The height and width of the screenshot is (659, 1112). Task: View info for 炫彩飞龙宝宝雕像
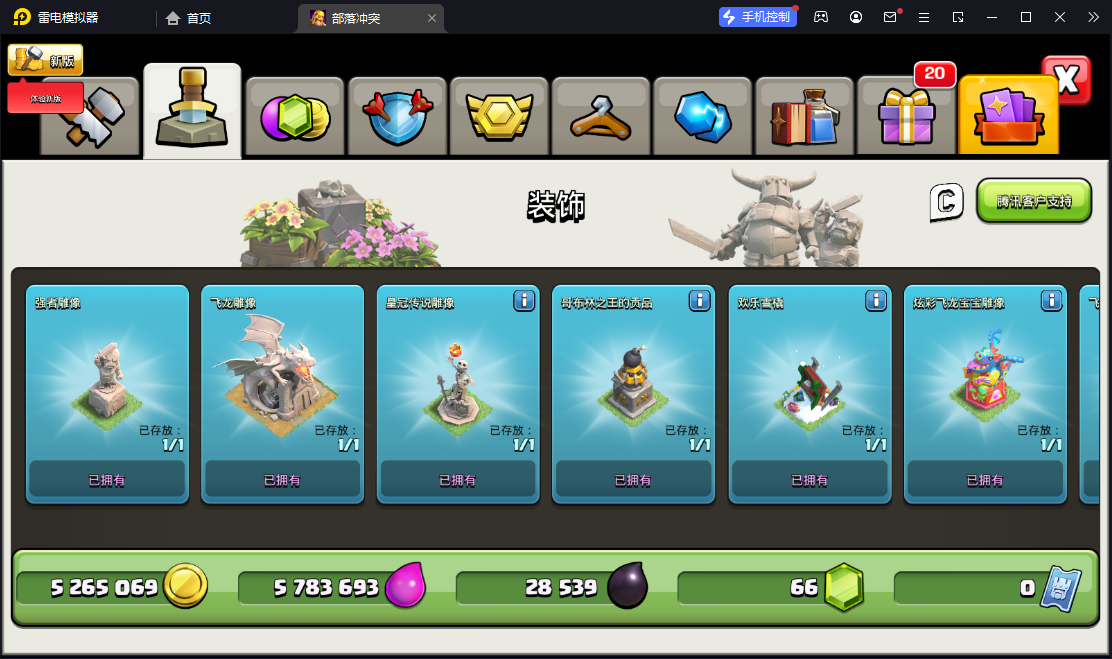tap(1051, 300)
